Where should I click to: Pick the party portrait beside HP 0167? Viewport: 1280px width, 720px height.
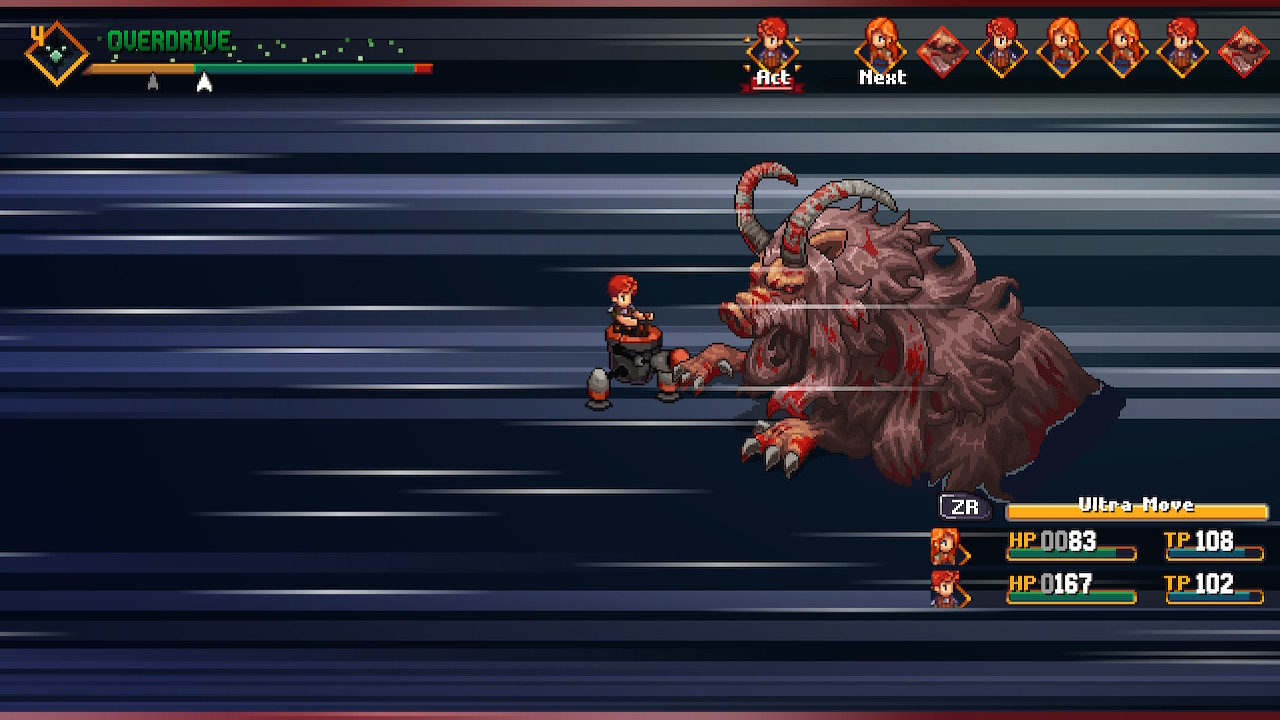[x=945, y=588]
